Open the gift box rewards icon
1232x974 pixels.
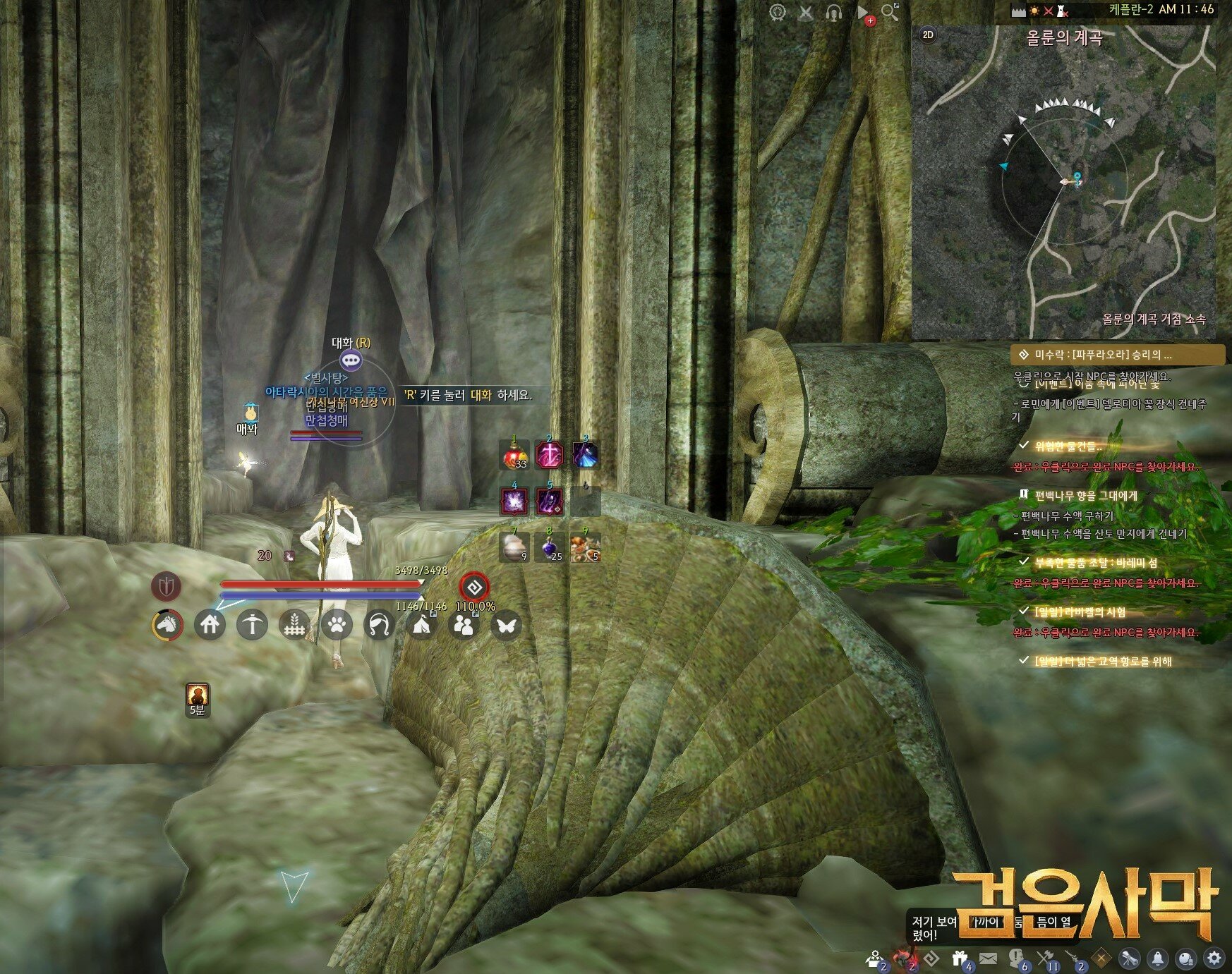960,958
